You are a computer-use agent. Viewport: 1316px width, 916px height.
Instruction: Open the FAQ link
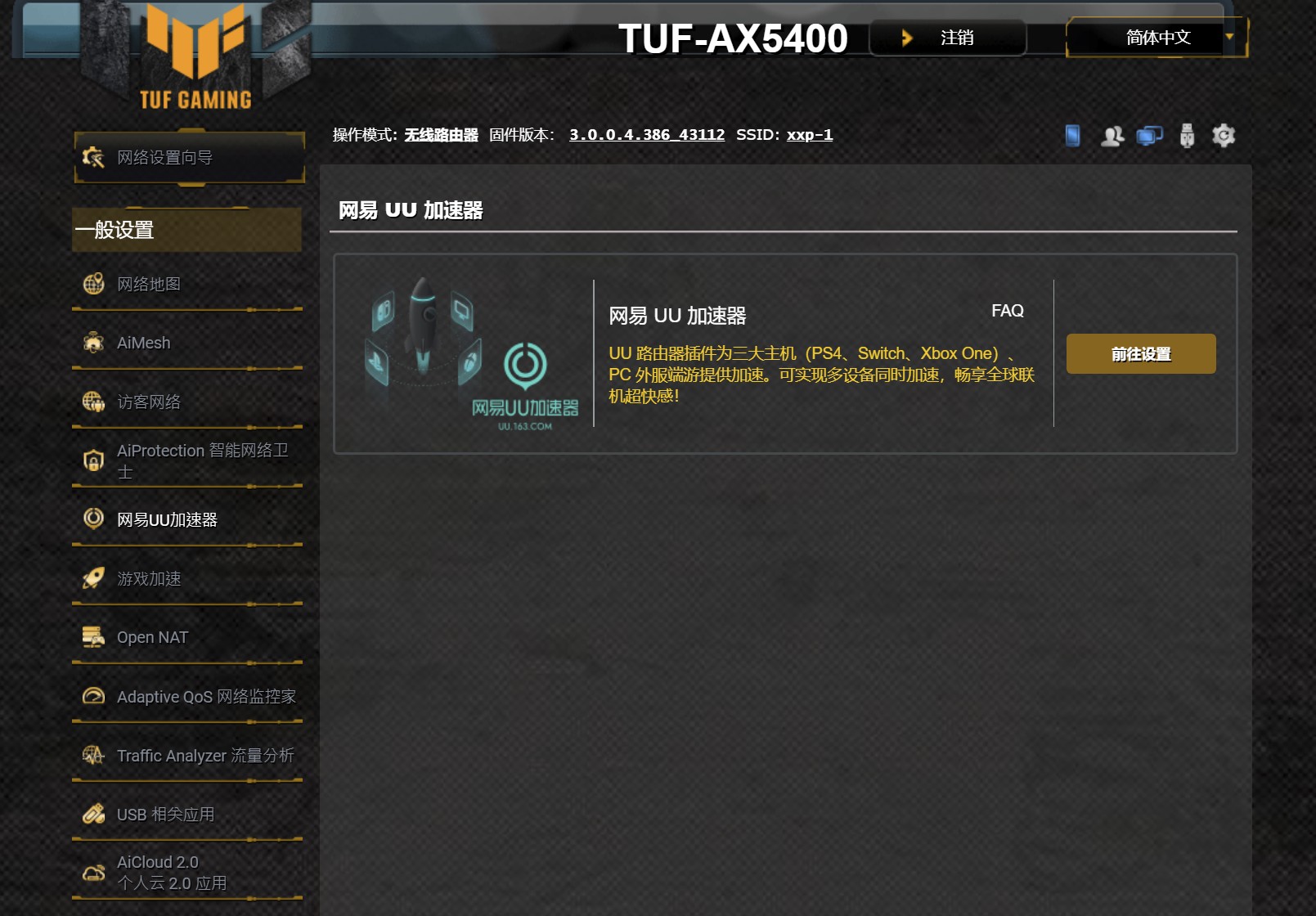point(1007,311)
